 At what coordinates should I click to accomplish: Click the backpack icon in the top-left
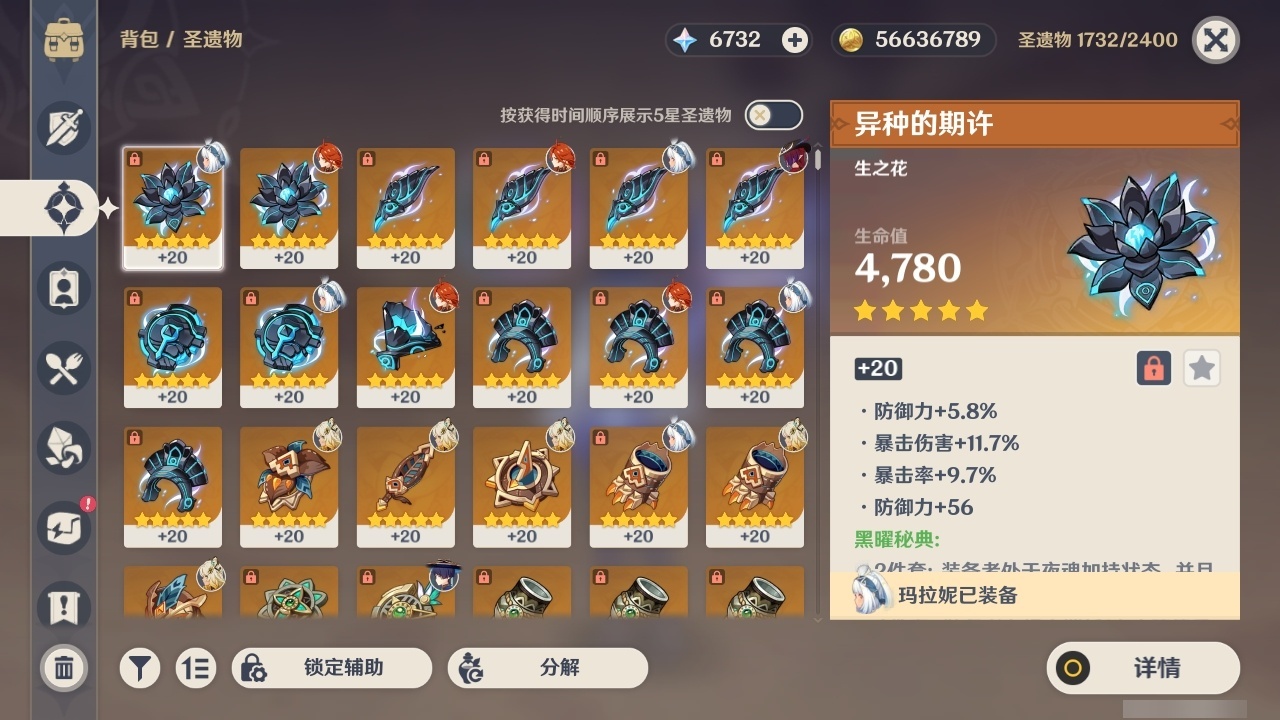click(64, 40)
